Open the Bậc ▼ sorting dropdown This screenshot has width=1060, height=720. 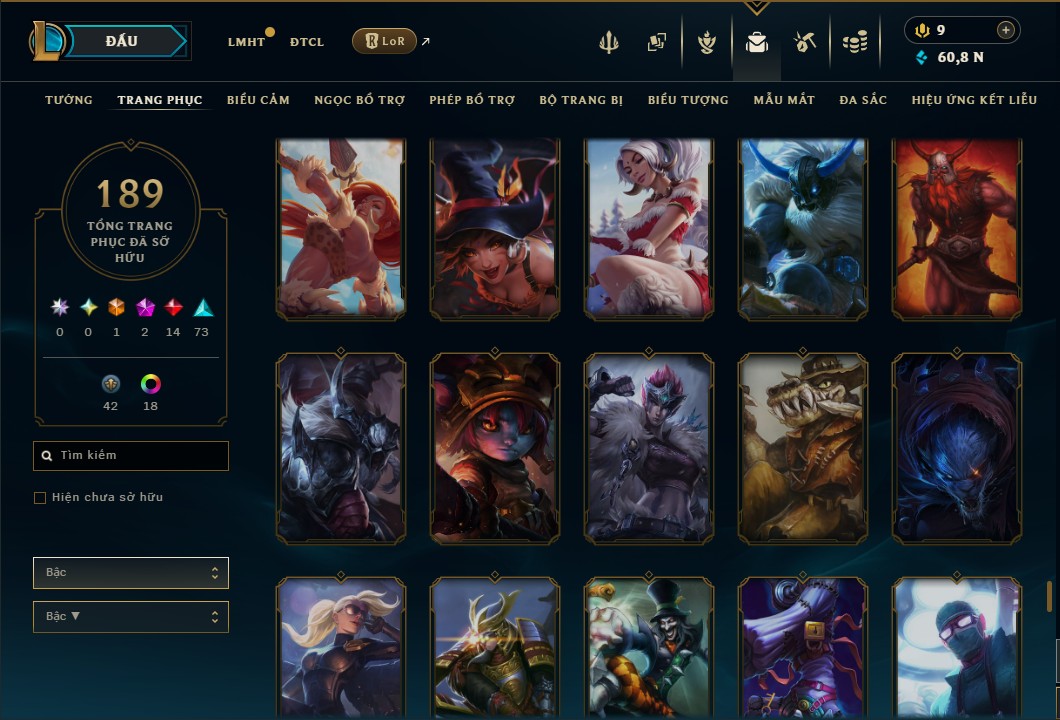pyautogui.click(x=131, y=617)
